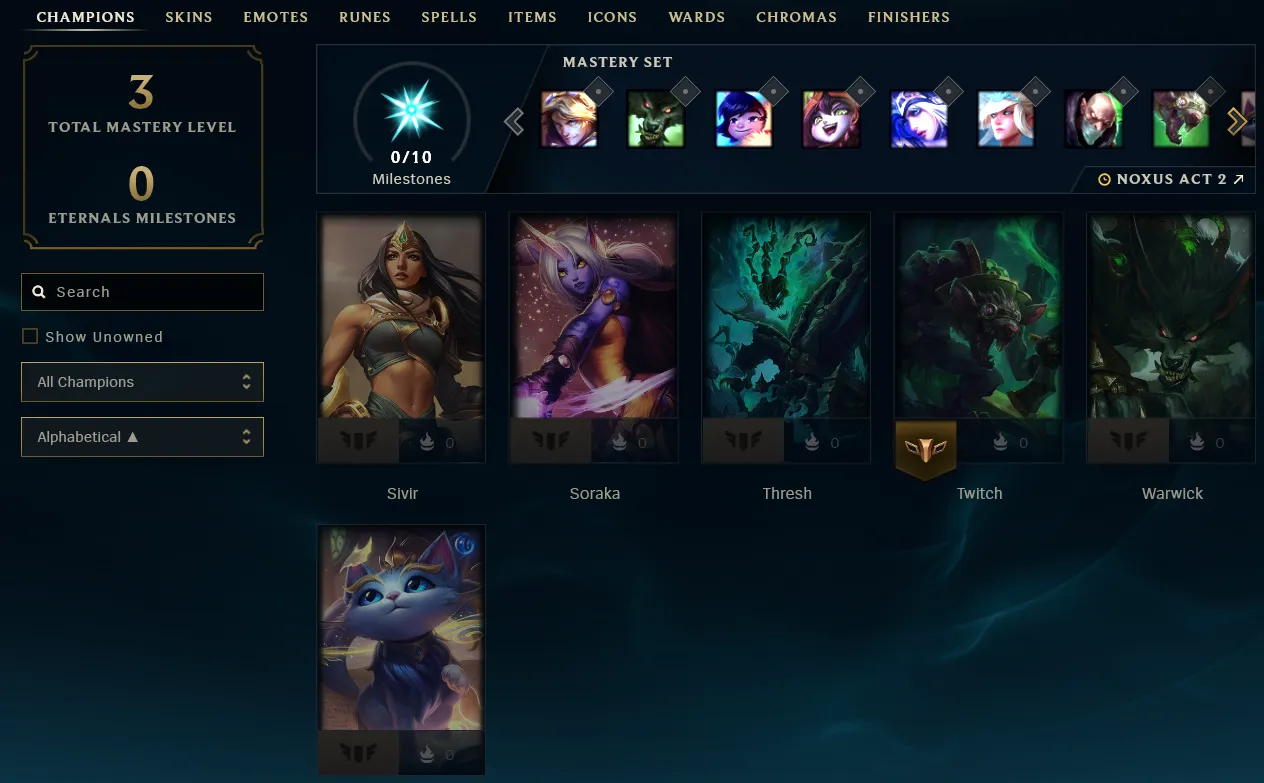Open the Alphabetical sort dropdown
The height and width of the screenshot is (783, 1264).
[x=142, y=437]
